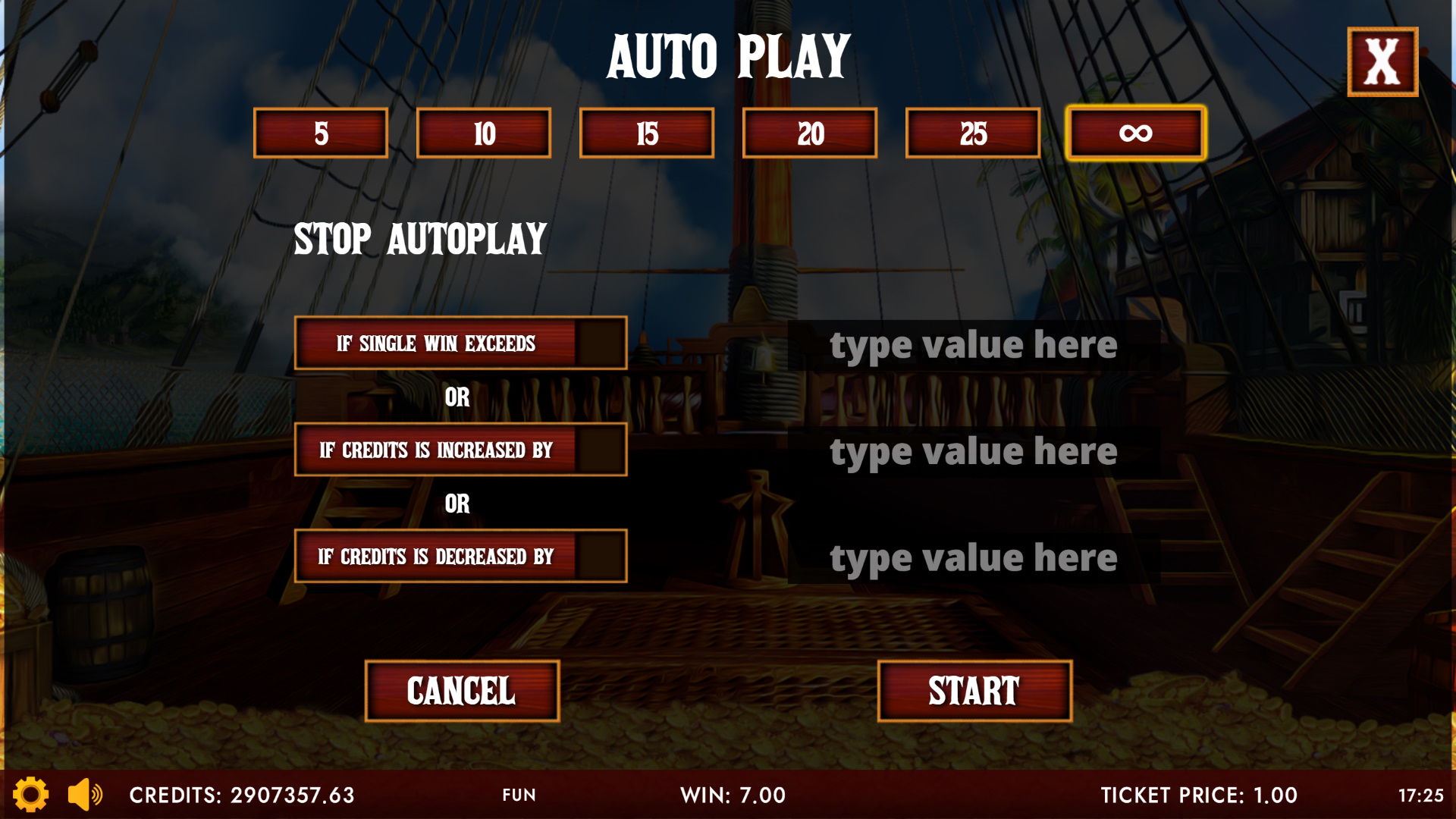Cancel the autoplay setup
This screenshot has width=1456, height=819.
(462, 691)
